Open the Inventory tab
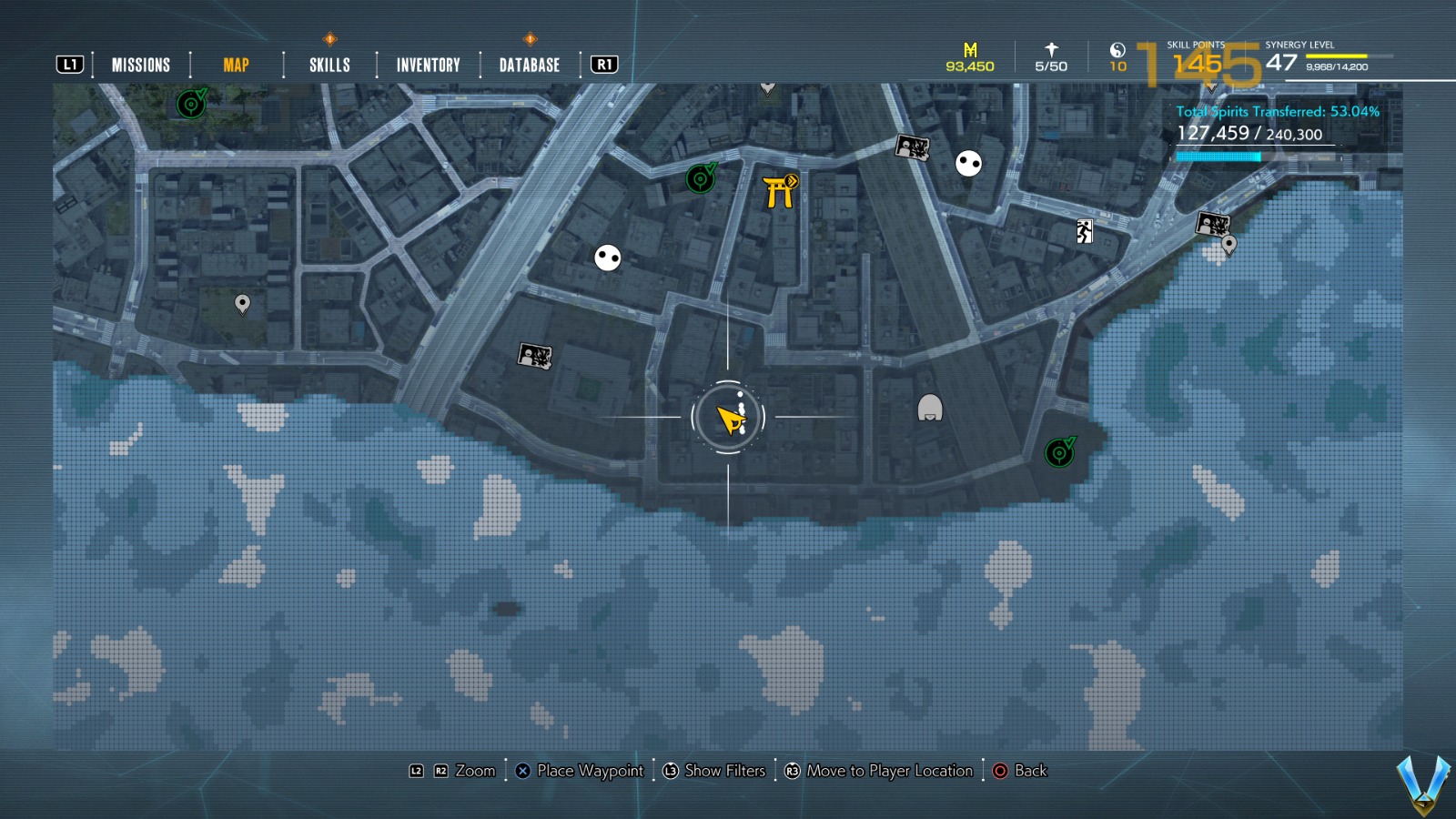 pyautogui.click(x=427, y=65)
